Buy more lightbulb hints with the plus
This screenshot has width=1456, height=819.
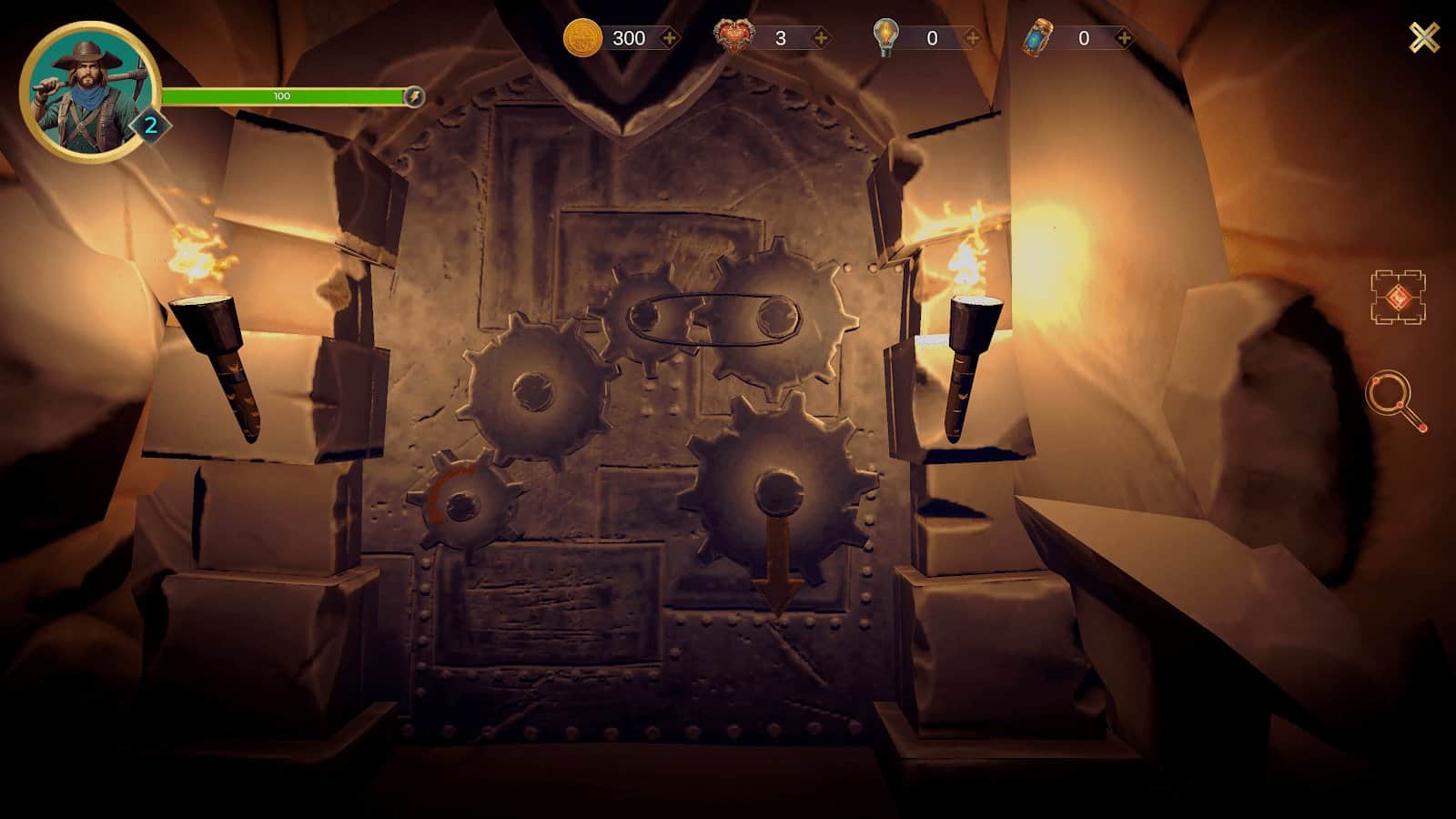click(x=972, y=38)
